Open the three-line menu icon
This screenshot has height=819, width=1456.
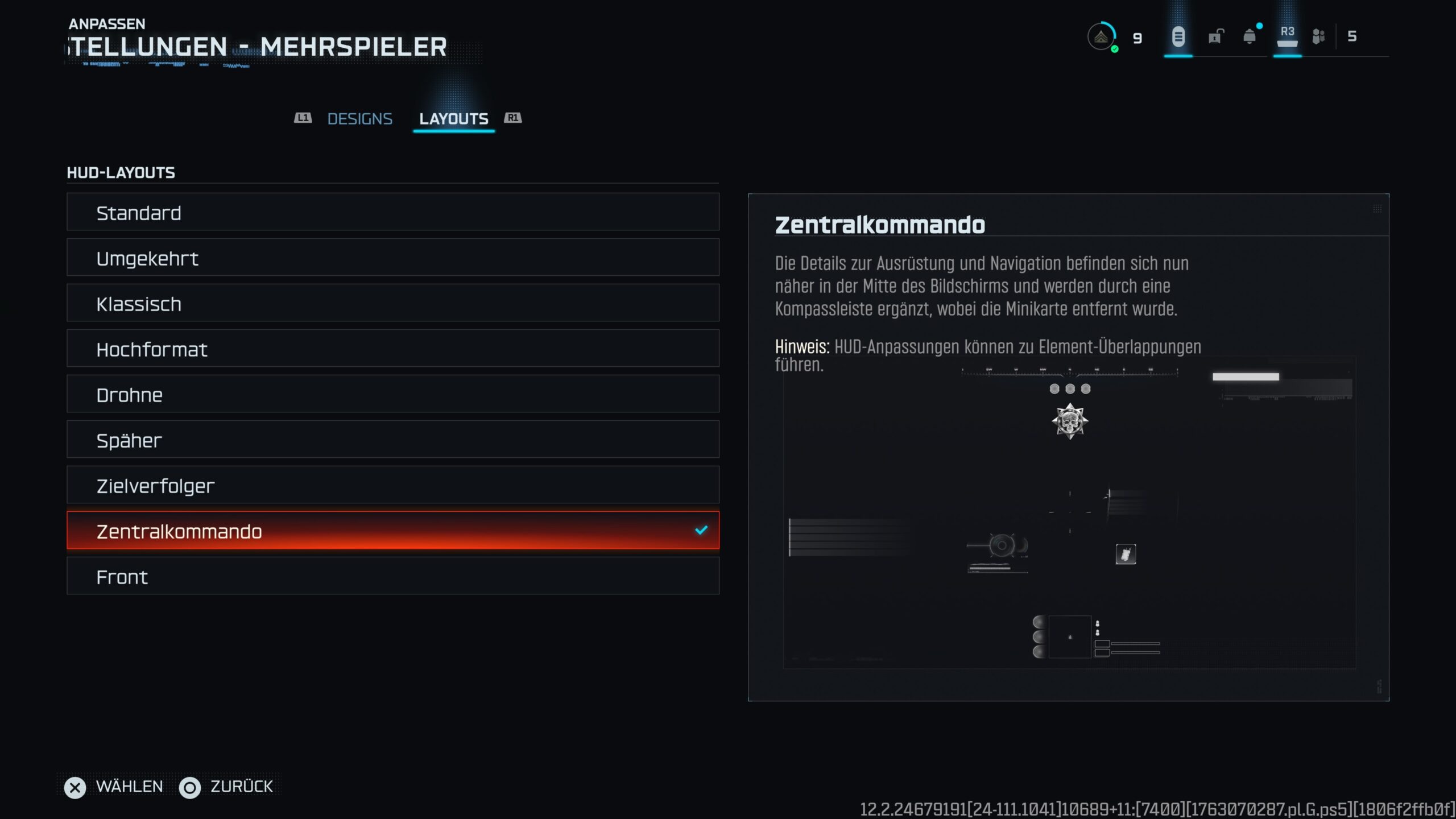coord(1178,37)
